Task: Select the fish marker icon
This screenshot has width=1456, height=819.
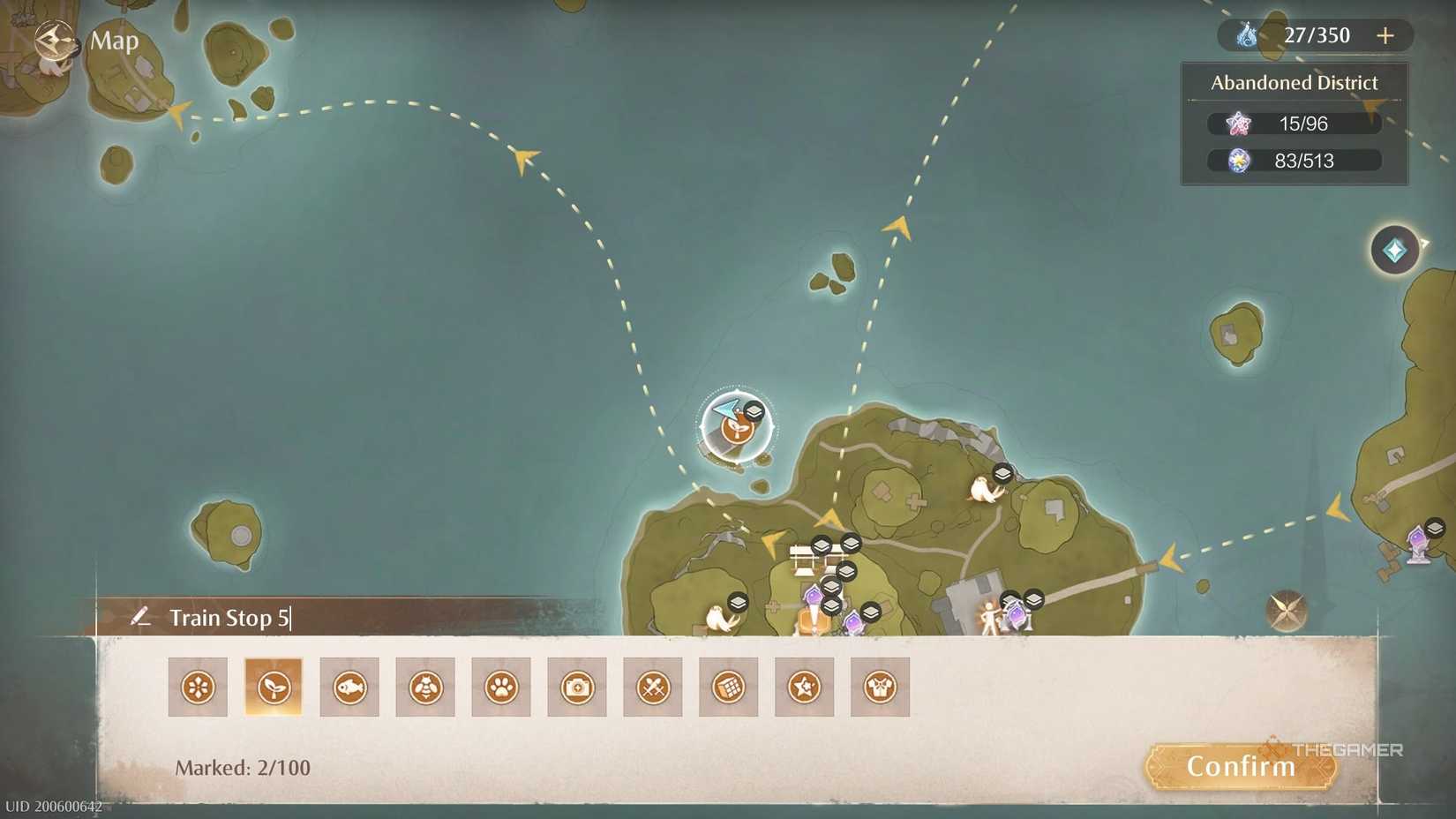Action: click(x=349, y=687)
